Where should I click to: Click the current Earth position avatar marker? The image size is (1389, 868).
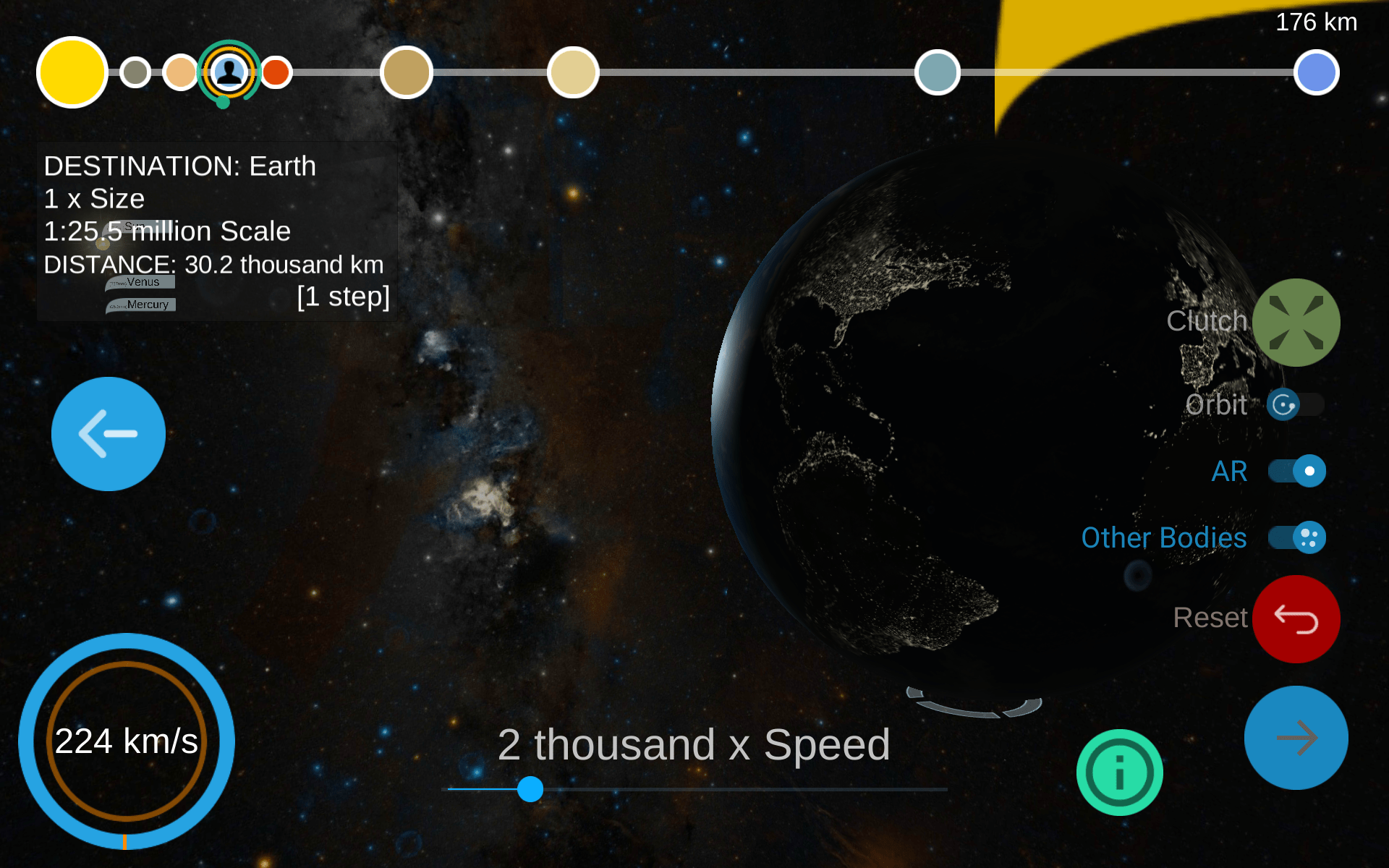tap(229, 72)
